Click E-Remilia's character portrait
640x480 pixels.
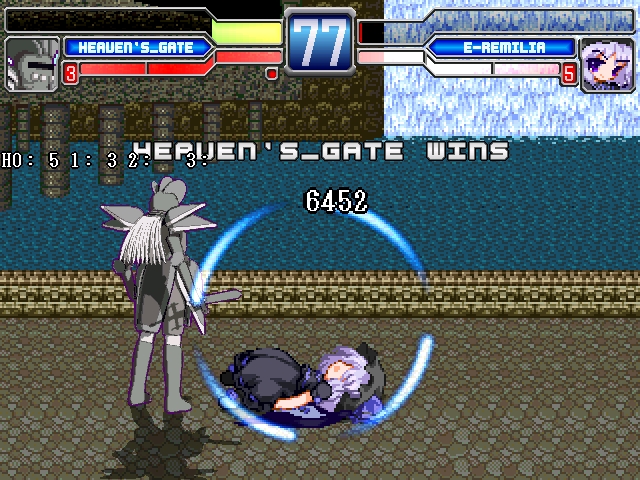(607, 62)
